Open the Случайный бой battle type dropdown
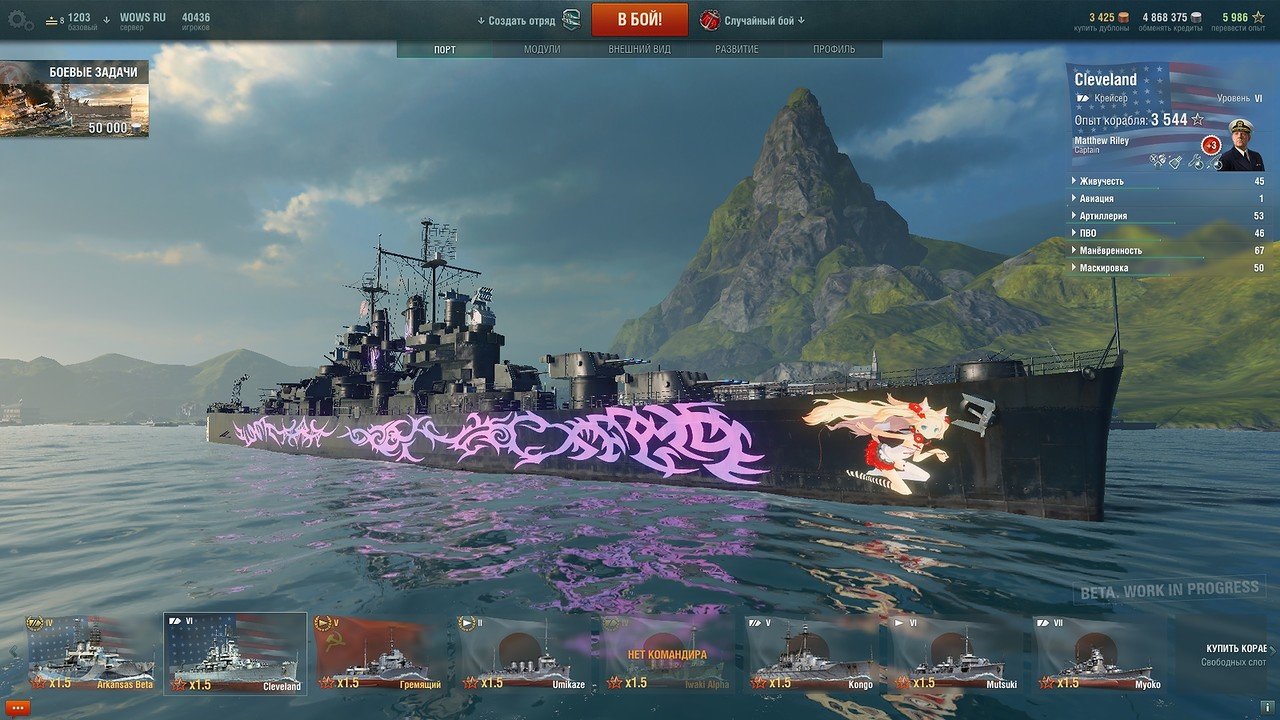Screen dimensions: 1280x720 752,20
